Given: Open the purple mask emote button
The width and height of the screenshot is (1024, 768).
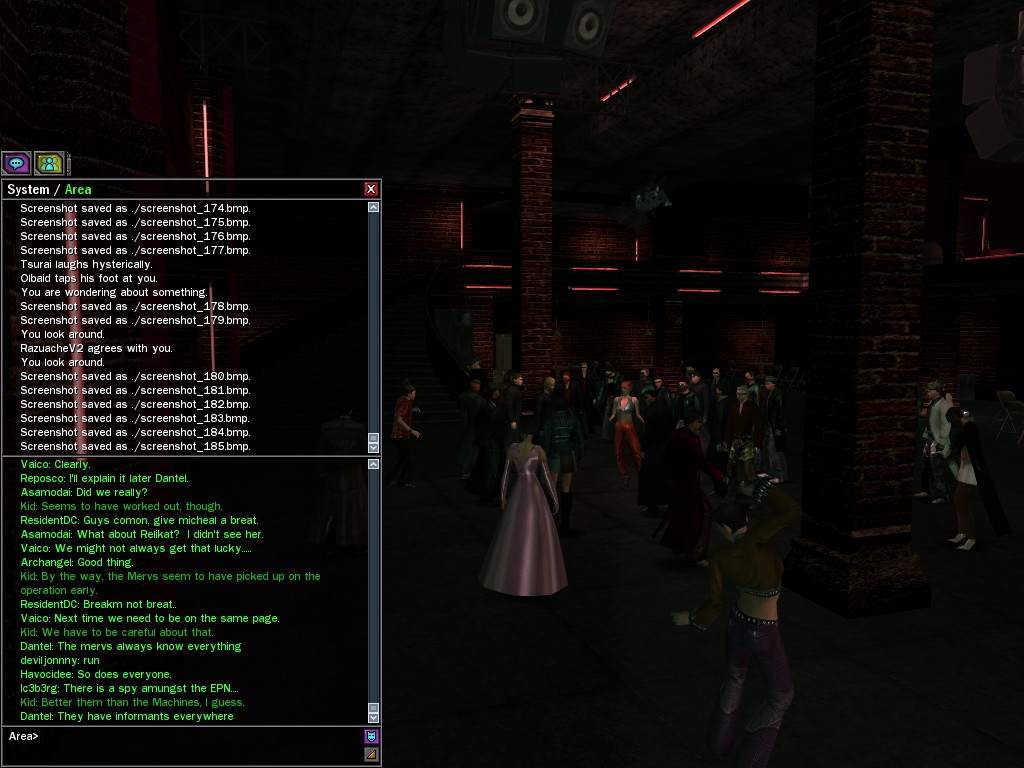Looking at the screenshot, I should pos(371,737).
